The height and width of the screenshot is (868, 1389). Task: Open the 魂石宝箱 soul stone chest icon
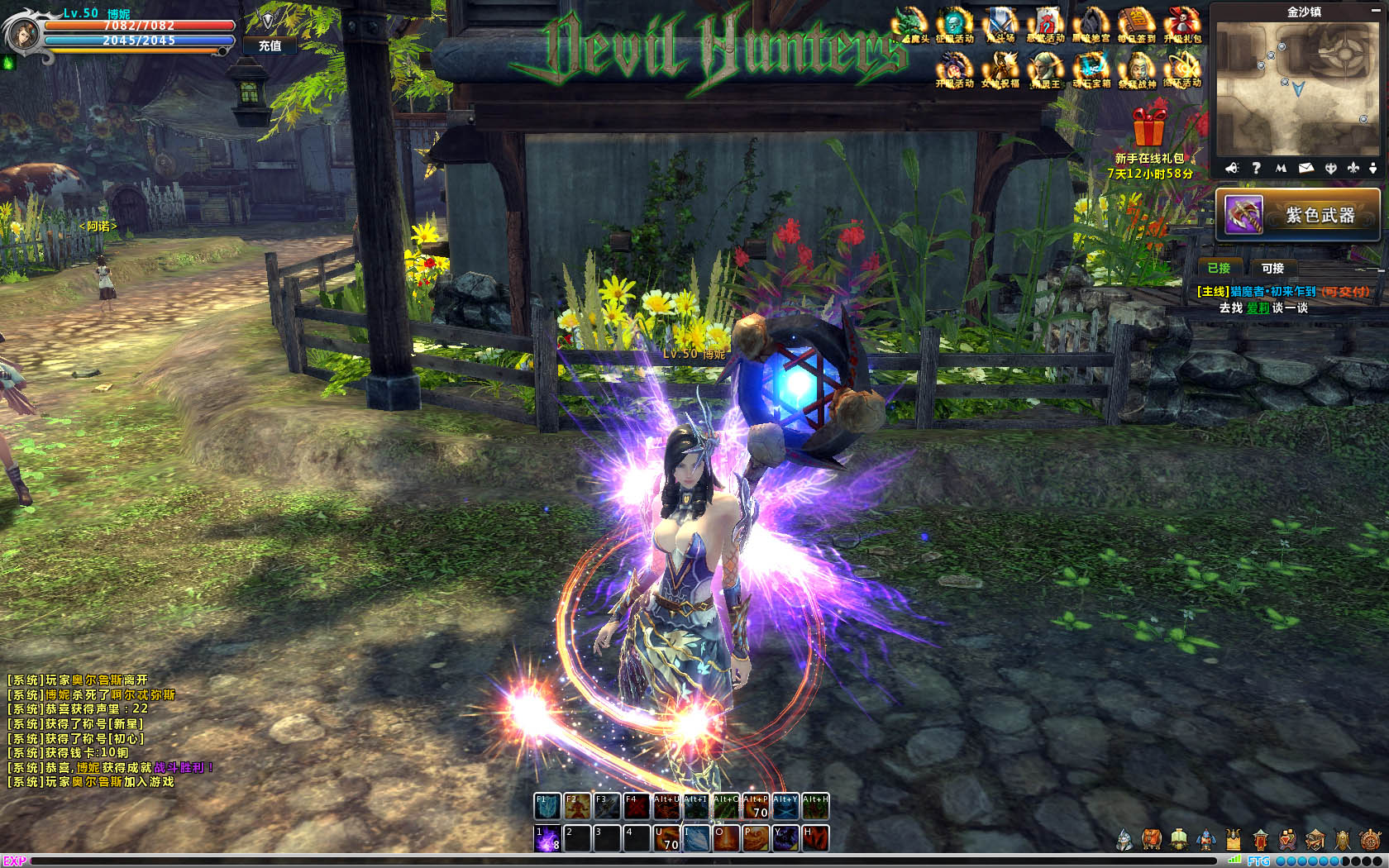click(1091, 69)
